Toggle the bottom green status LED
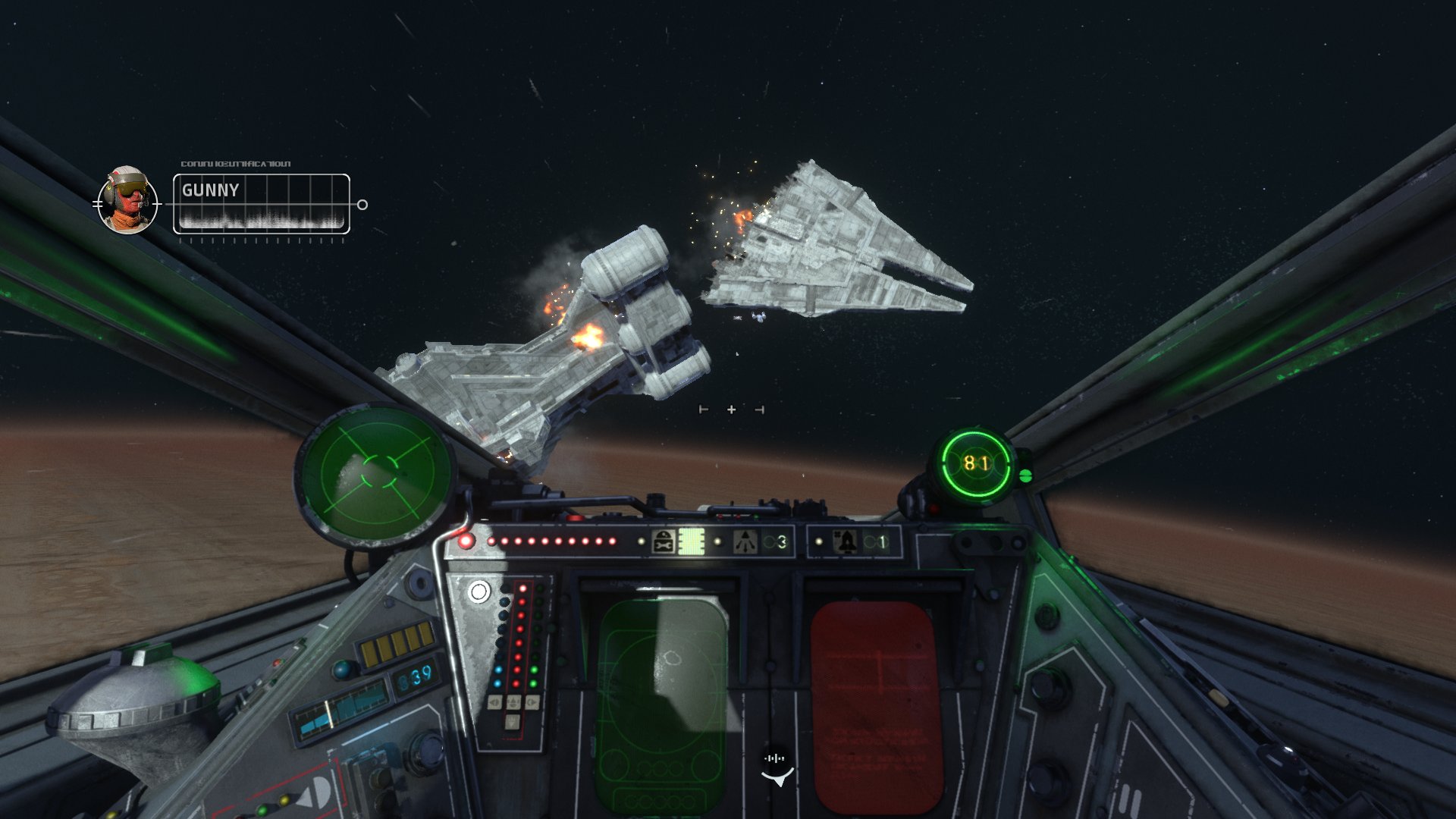This screenshot has height=819, width=1456. point(533,683)
